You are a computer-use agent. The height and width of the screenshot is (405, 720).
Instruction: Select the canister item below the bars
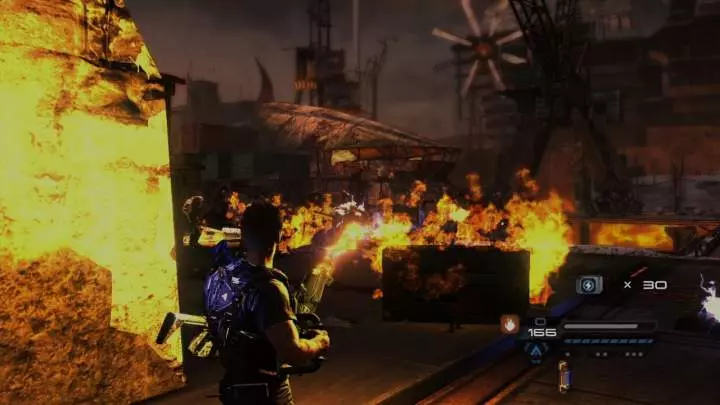(564, 375)
